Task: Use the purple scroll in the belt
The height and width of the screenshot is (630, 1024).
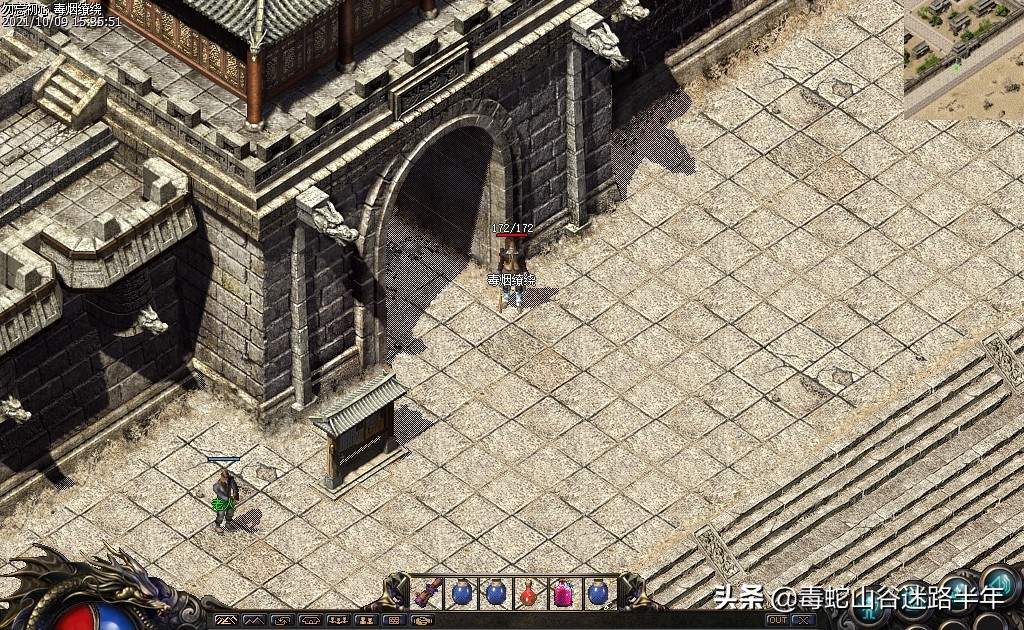Action: point(428,593)
